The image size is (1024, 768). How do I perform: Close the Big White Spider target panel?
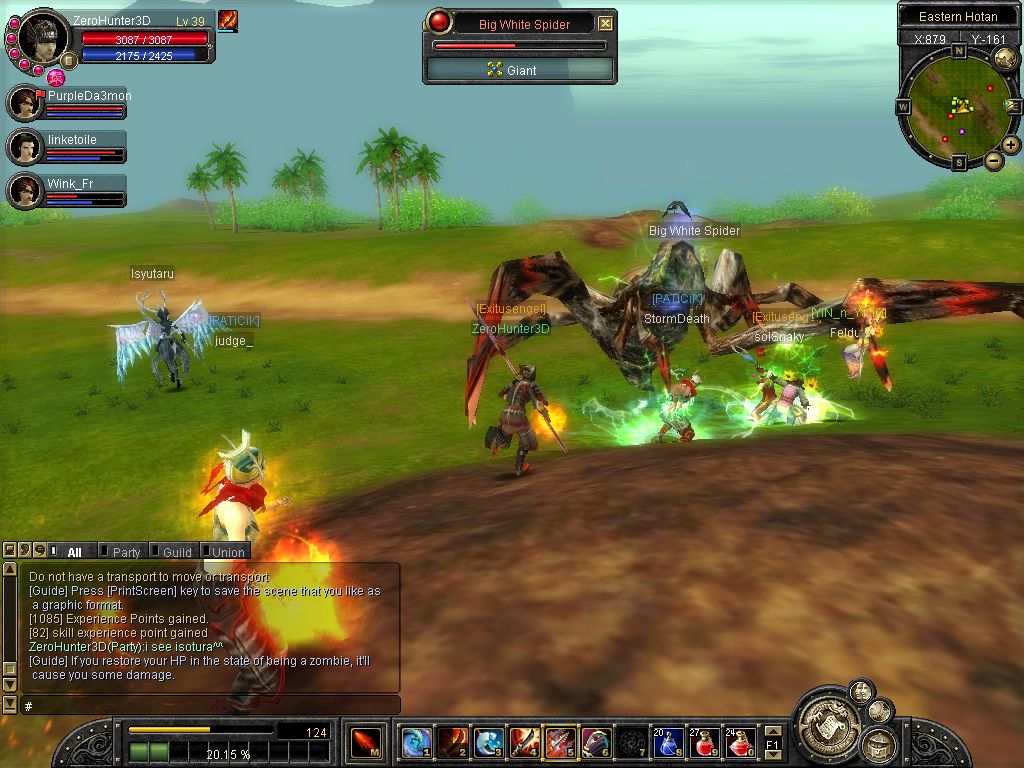pyautogui.click(x=606, y=24)
